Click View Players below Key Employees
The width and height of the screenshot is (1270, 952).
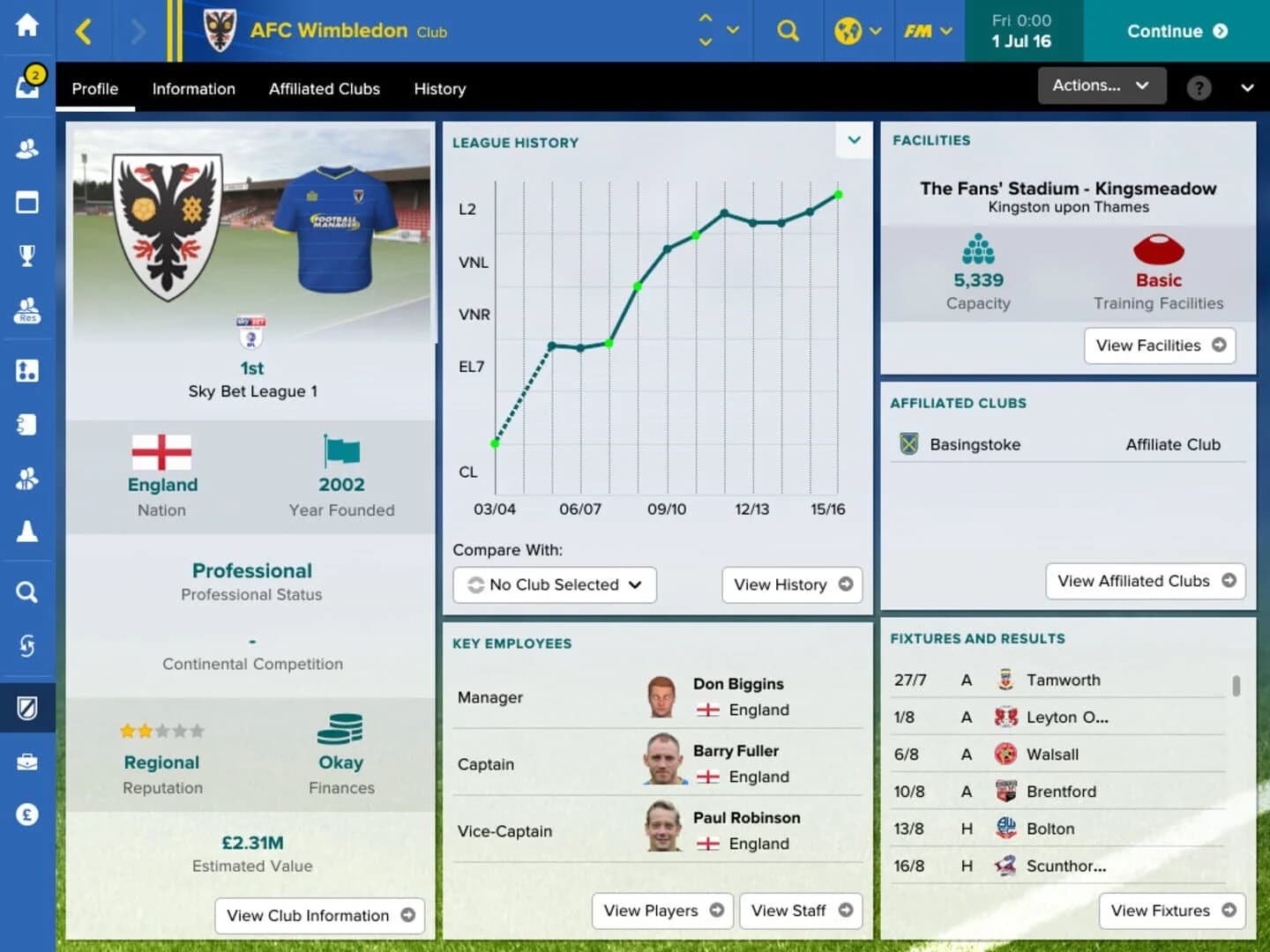click(661, 911)
